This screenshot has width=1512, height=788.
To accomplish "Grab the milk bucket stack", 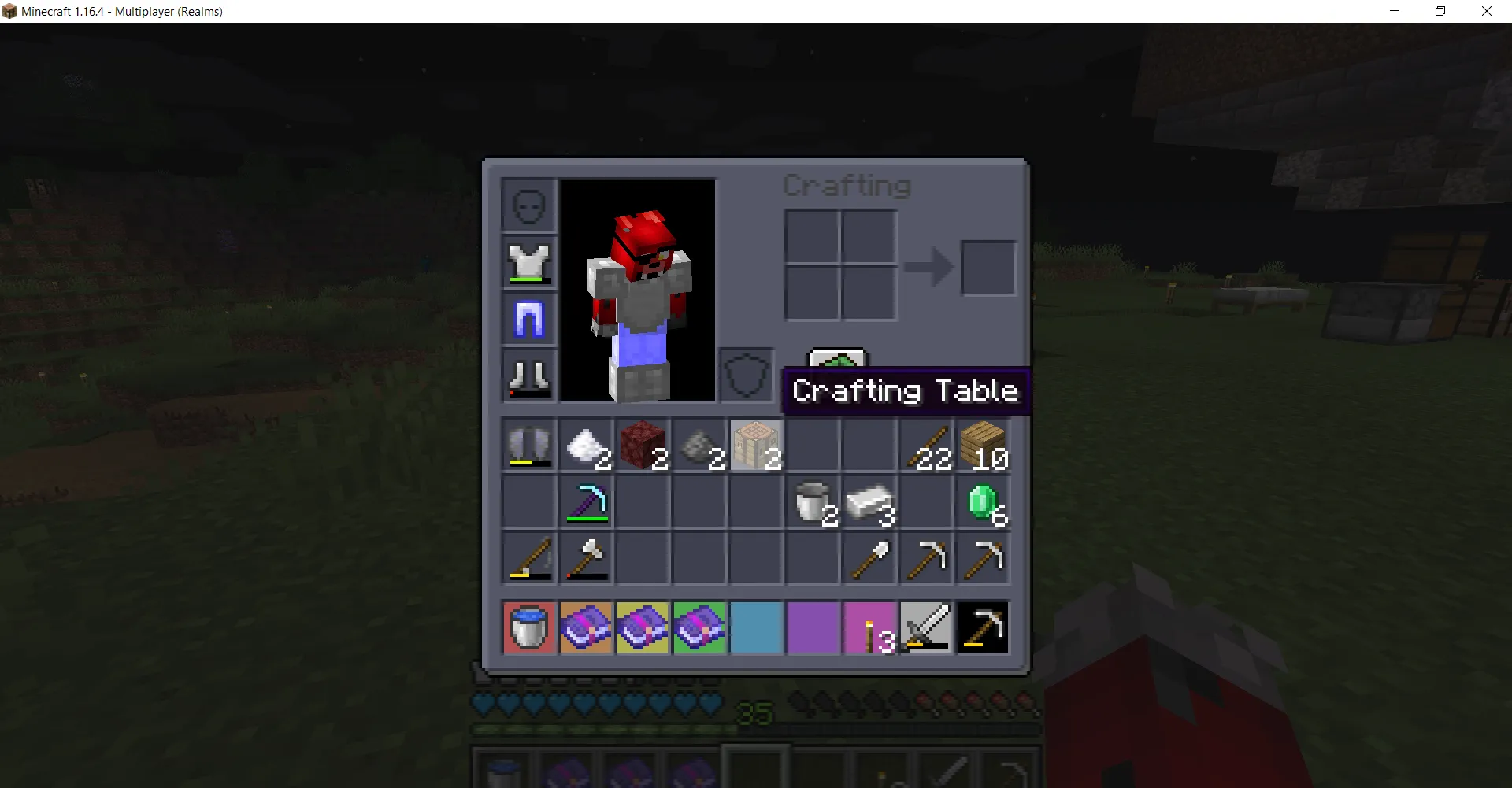I will click(x=813, y=503).
